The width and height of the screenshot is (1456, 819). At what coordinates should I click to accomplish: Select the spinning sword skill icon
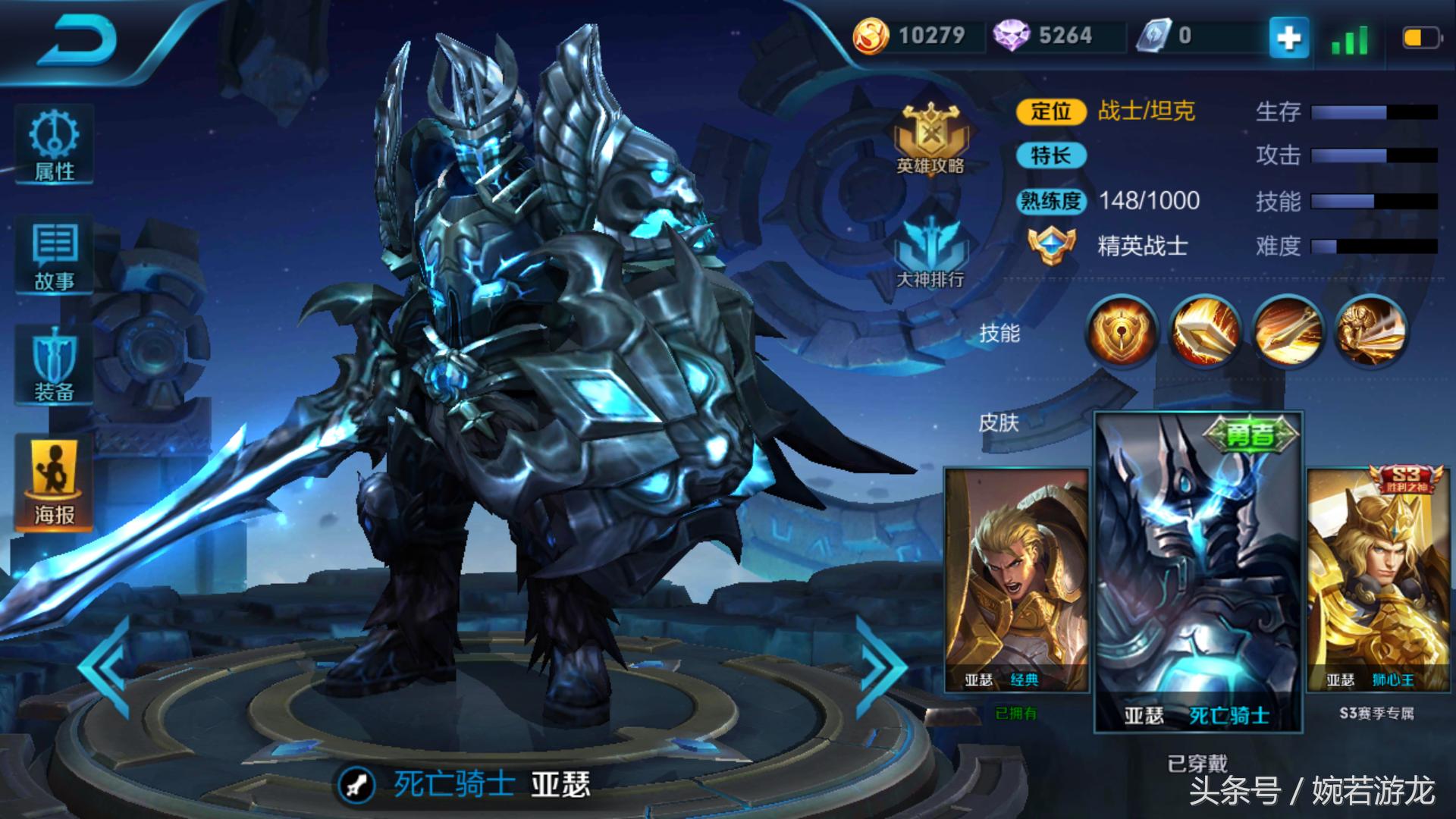click(x=1288, y=331)
